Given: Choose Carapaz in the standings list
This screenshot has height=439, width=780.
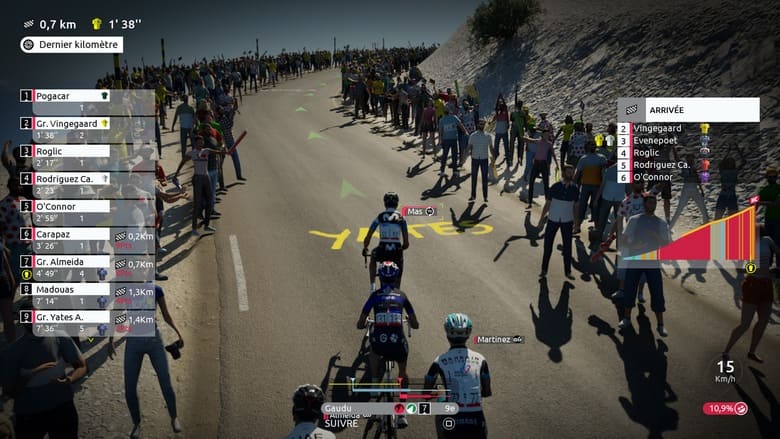Looking at the screenshot, I should (70, 233).
